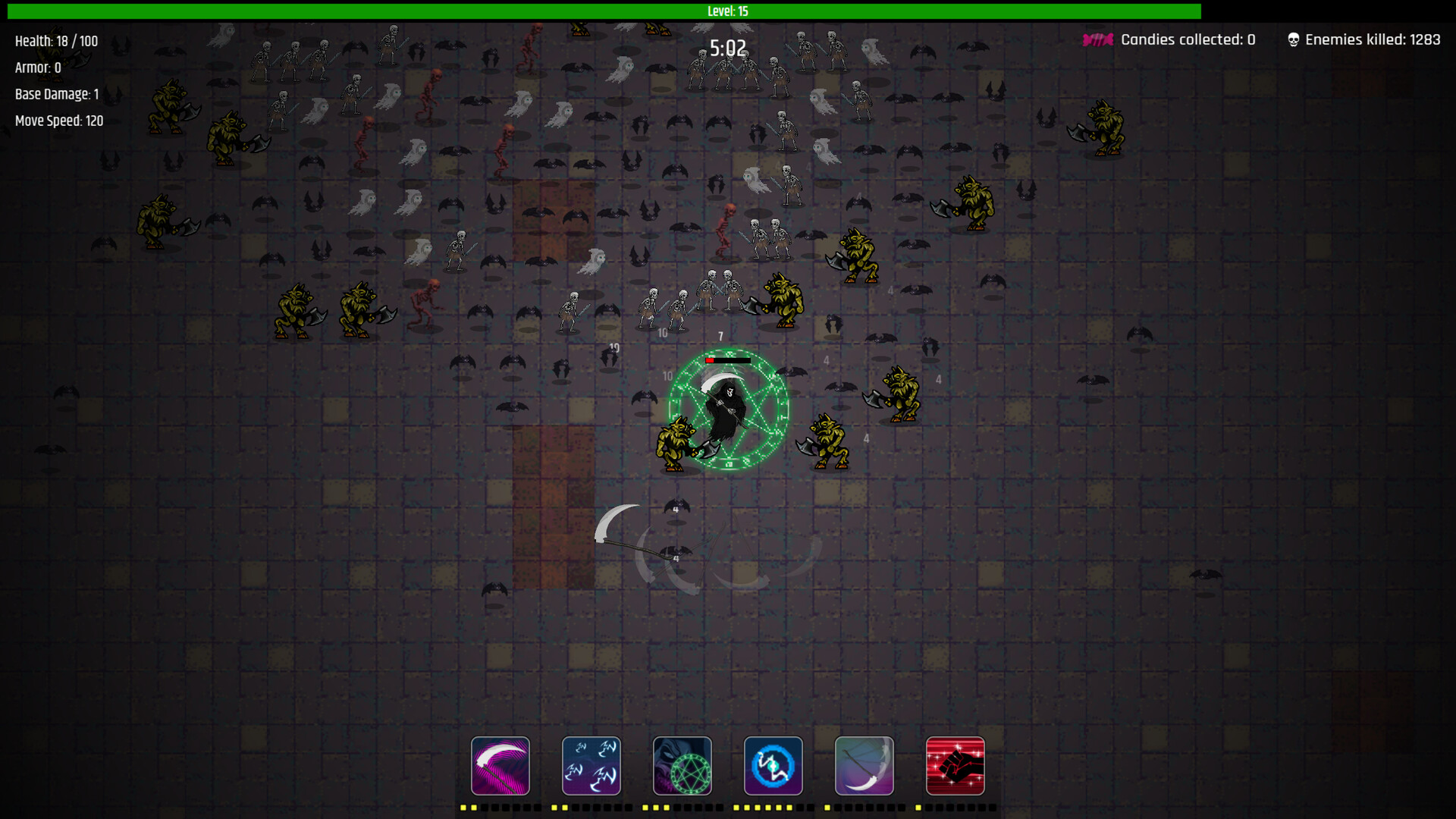Click the Enemies killed: 1283 counter
The image size is (1456, 819).
coord(1373,39)
